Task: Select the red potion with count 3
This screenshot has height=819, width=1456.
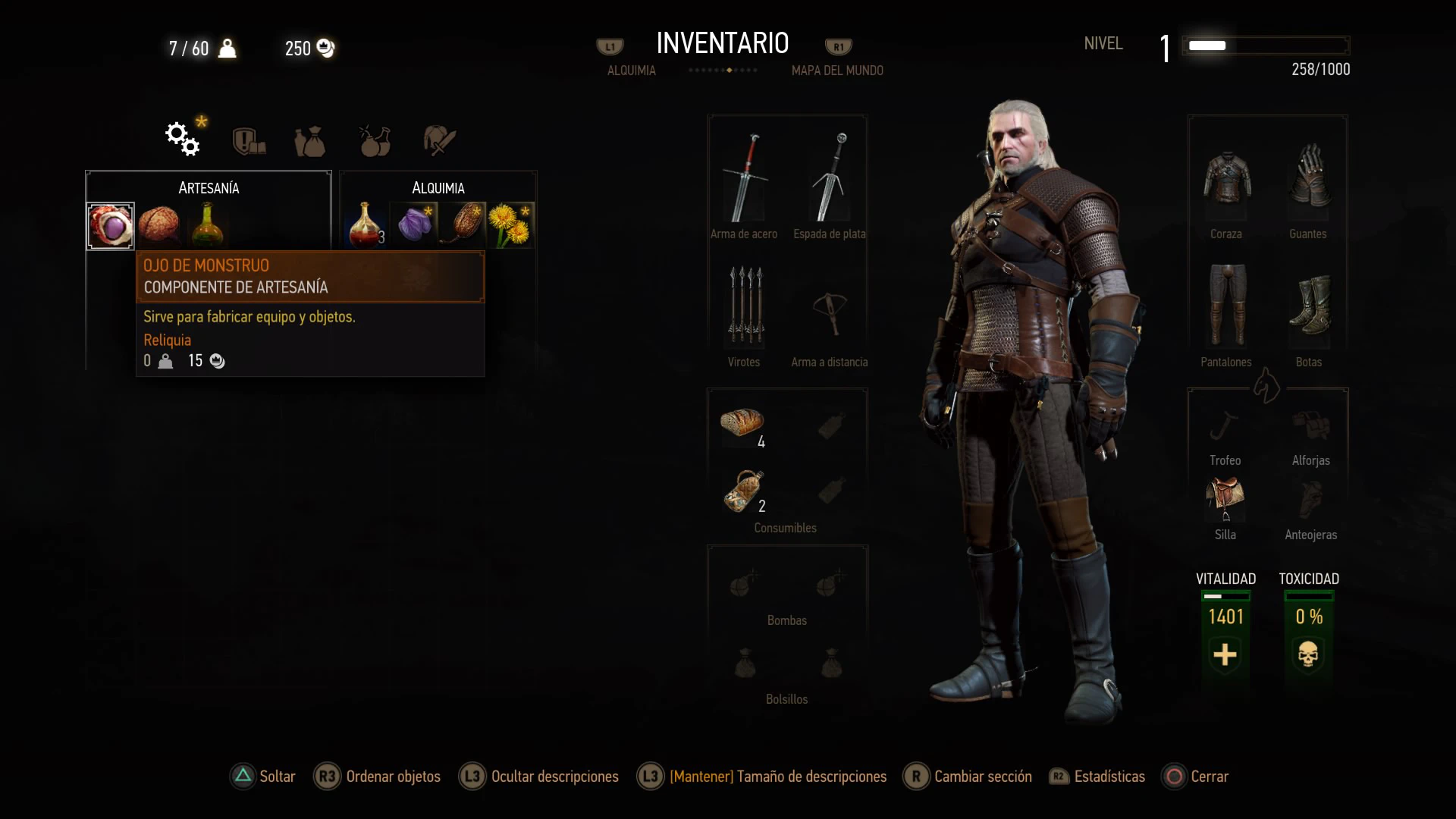Action: point(366,225)
